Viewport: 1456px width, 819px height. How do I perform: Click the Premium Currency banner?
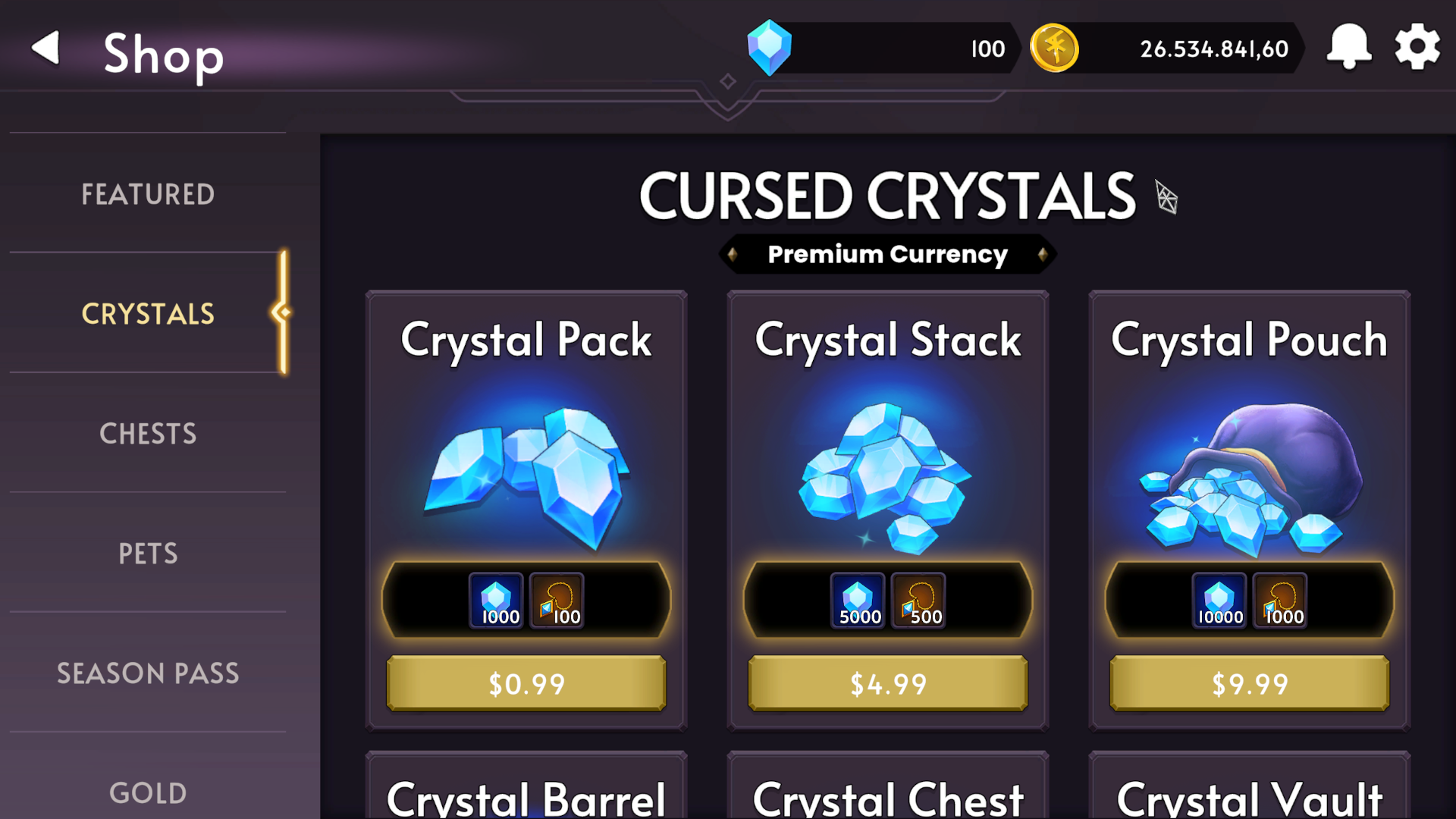[887, 254]
